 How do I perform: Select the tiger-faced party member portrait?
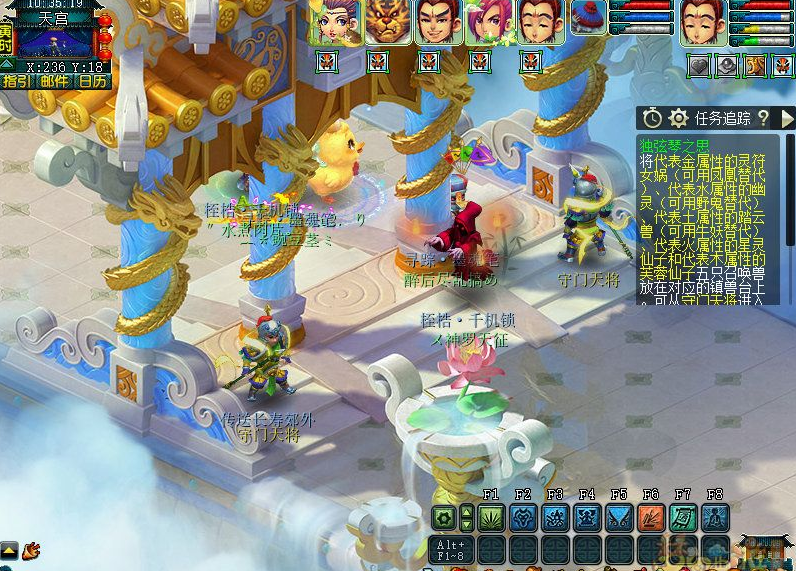pyautogui.click(x=387, y=22)
